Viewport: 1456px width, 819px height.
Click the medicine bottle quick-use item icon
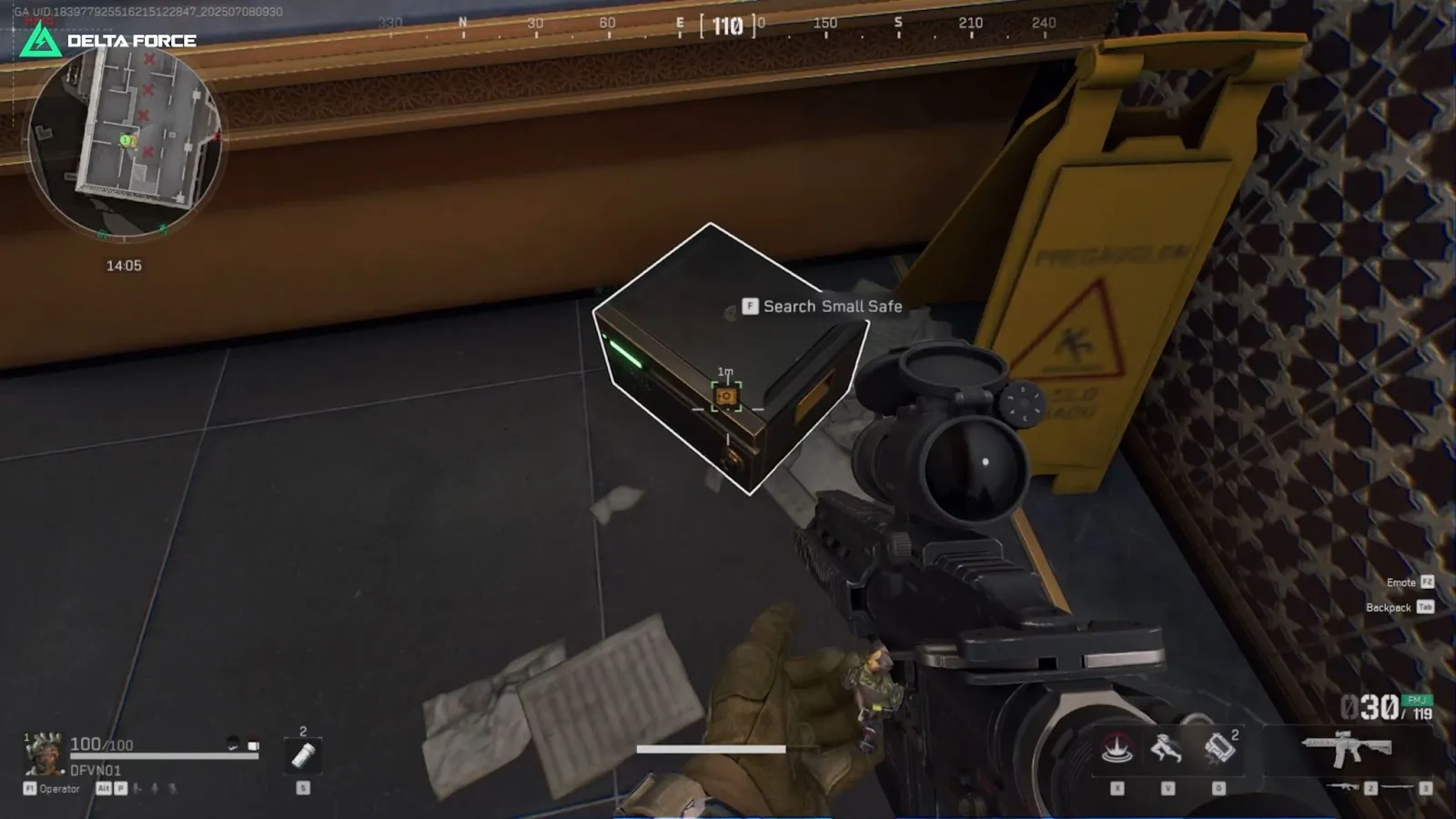[303, 757]
